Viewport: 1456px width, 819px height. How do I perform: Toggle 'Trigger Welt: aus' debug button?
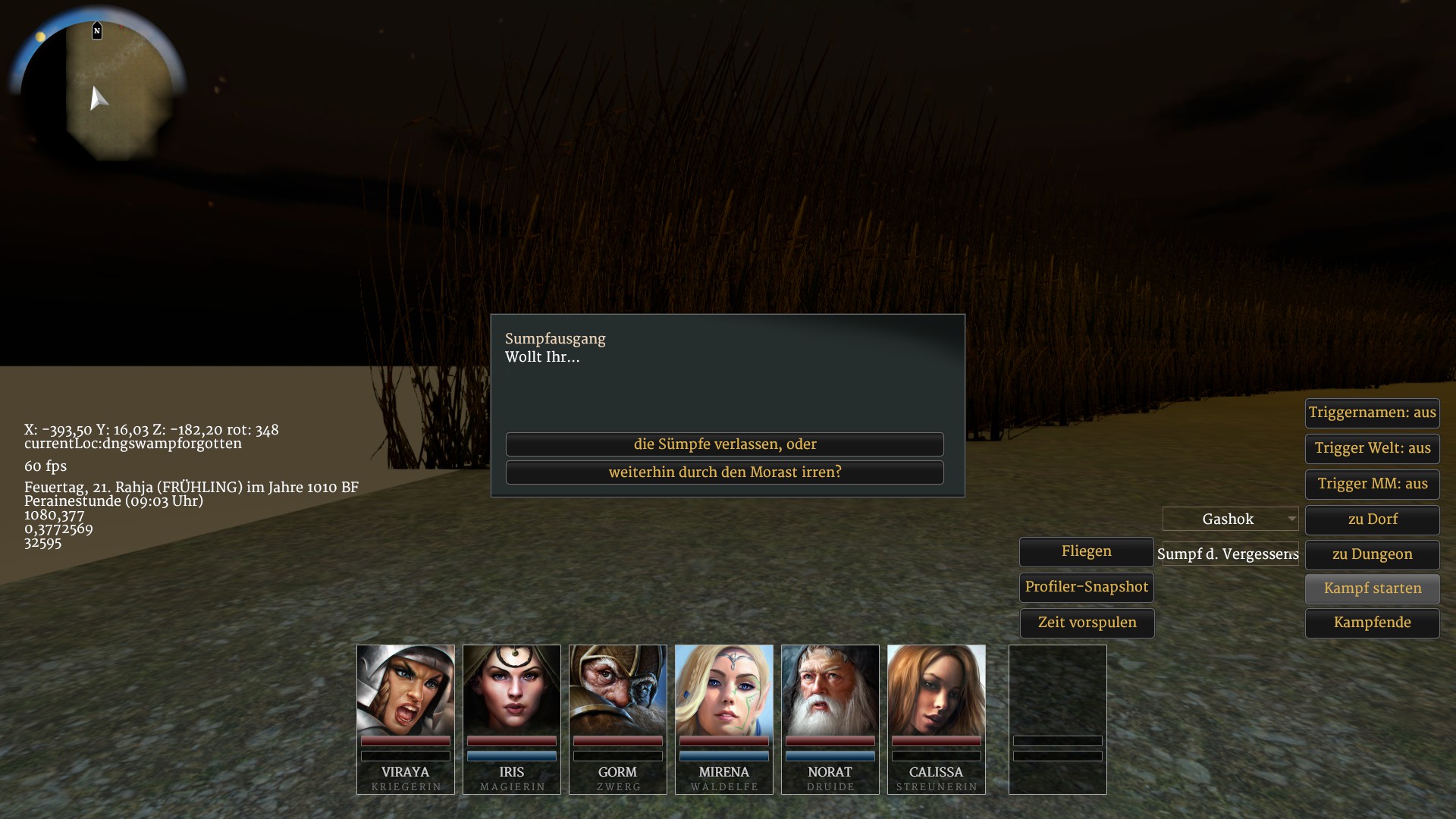pos(1372,449)
